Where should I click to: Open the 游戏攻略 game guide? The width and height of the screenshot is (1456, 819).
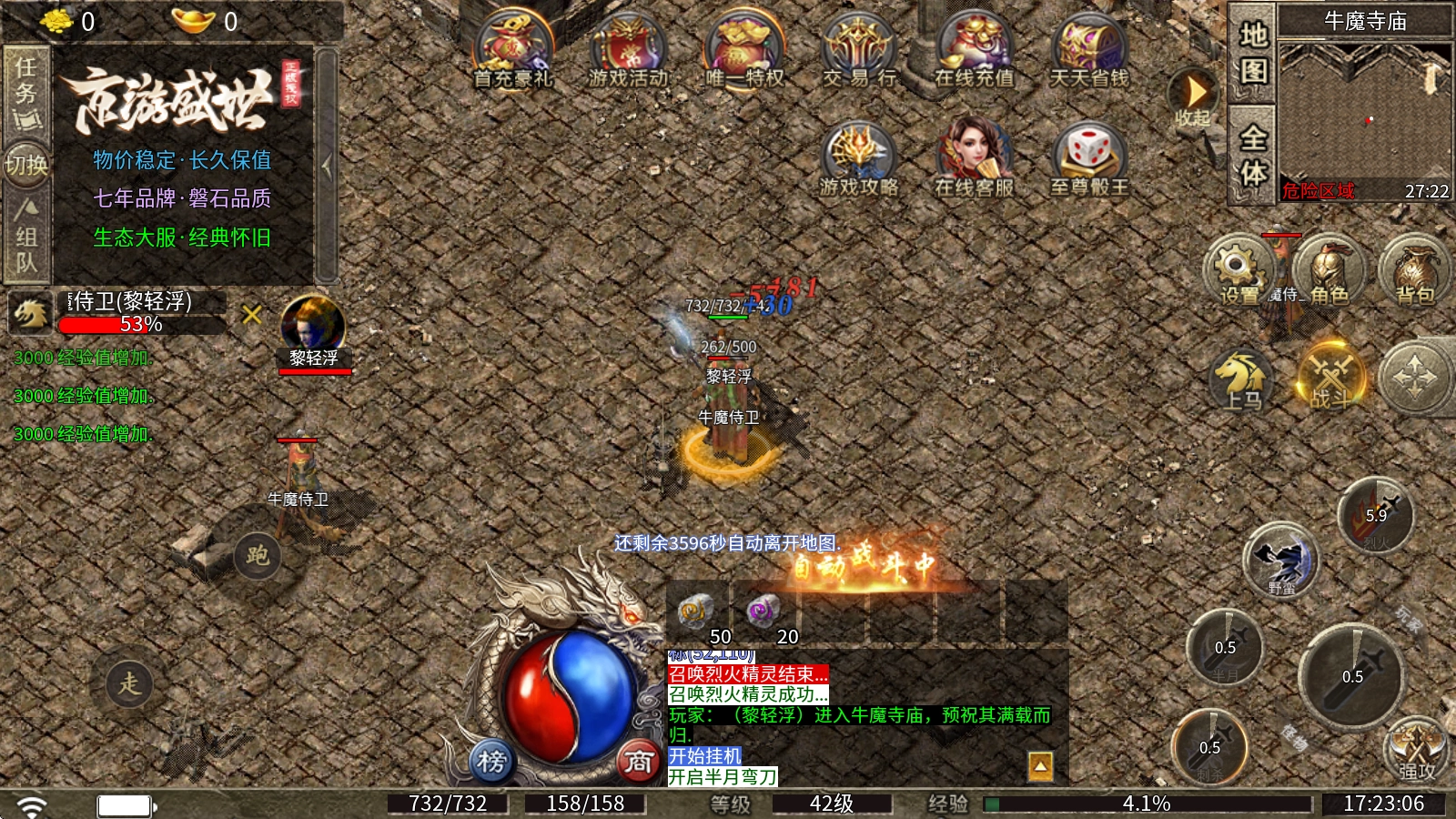tap(859, 159)
